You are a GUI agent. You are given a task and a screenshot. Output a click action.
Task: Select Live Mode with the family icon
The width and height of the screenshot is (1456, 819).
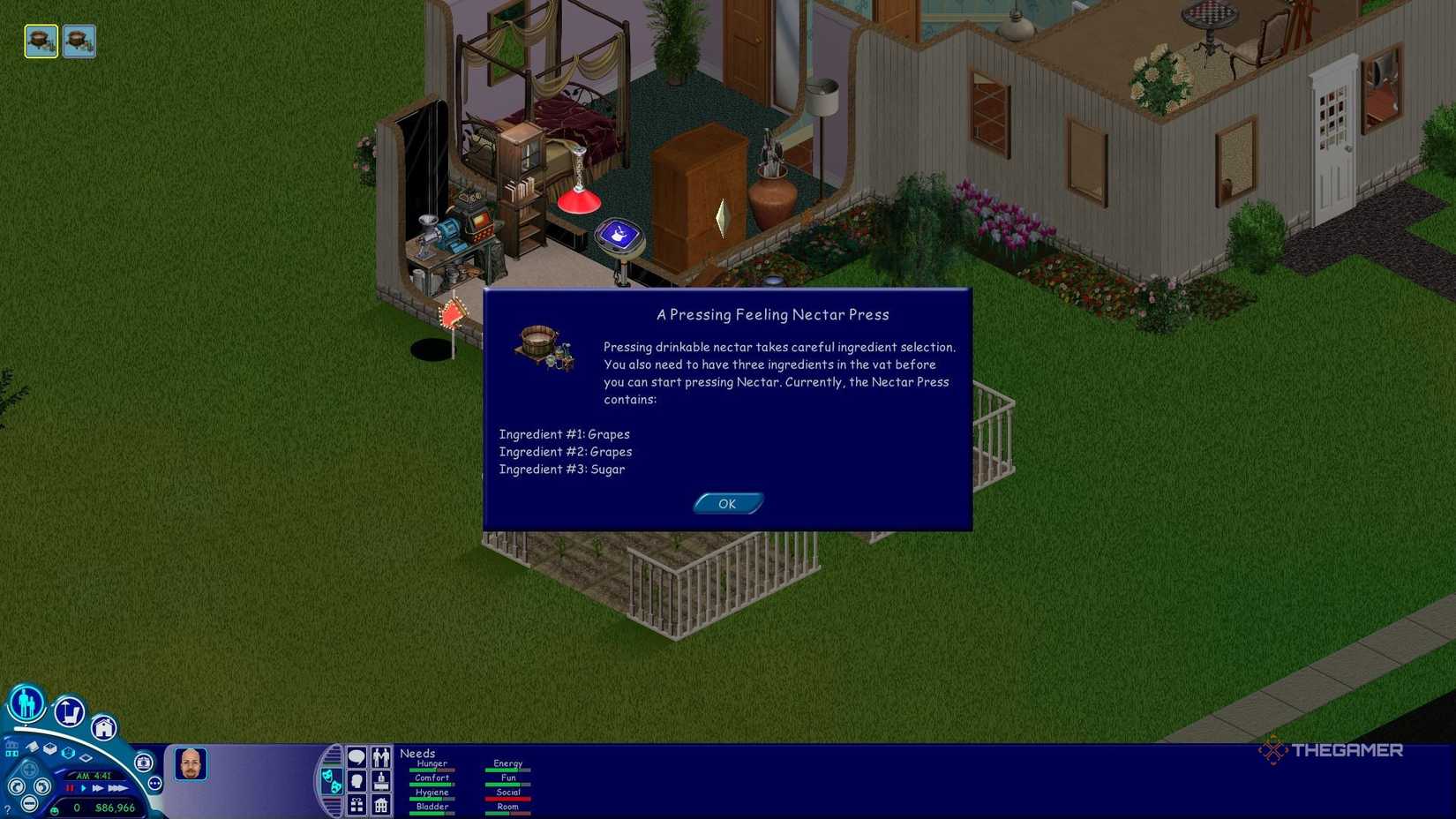coord(26,705)
